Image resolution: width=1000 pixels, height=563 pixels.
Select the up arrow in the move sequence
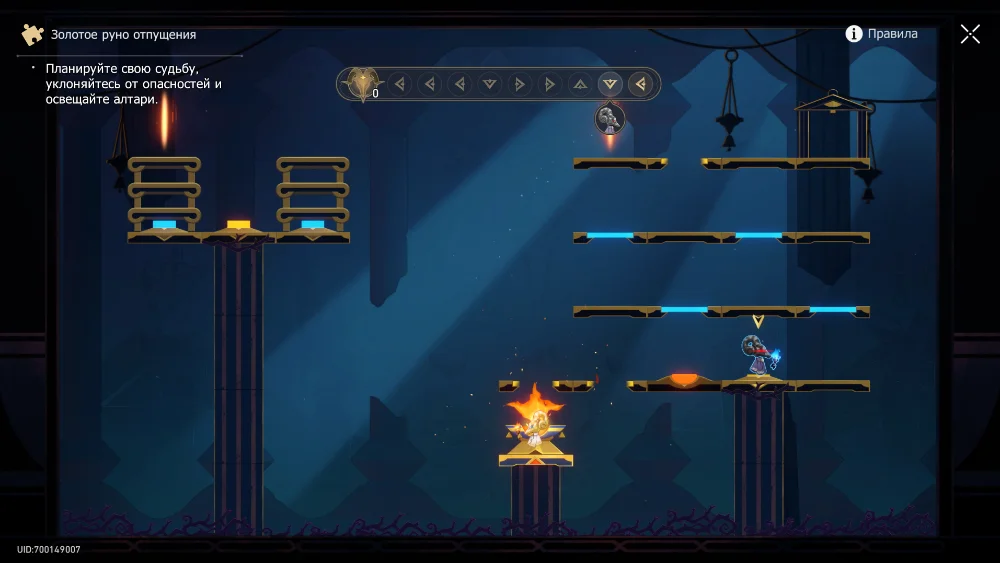pos(580,84)
